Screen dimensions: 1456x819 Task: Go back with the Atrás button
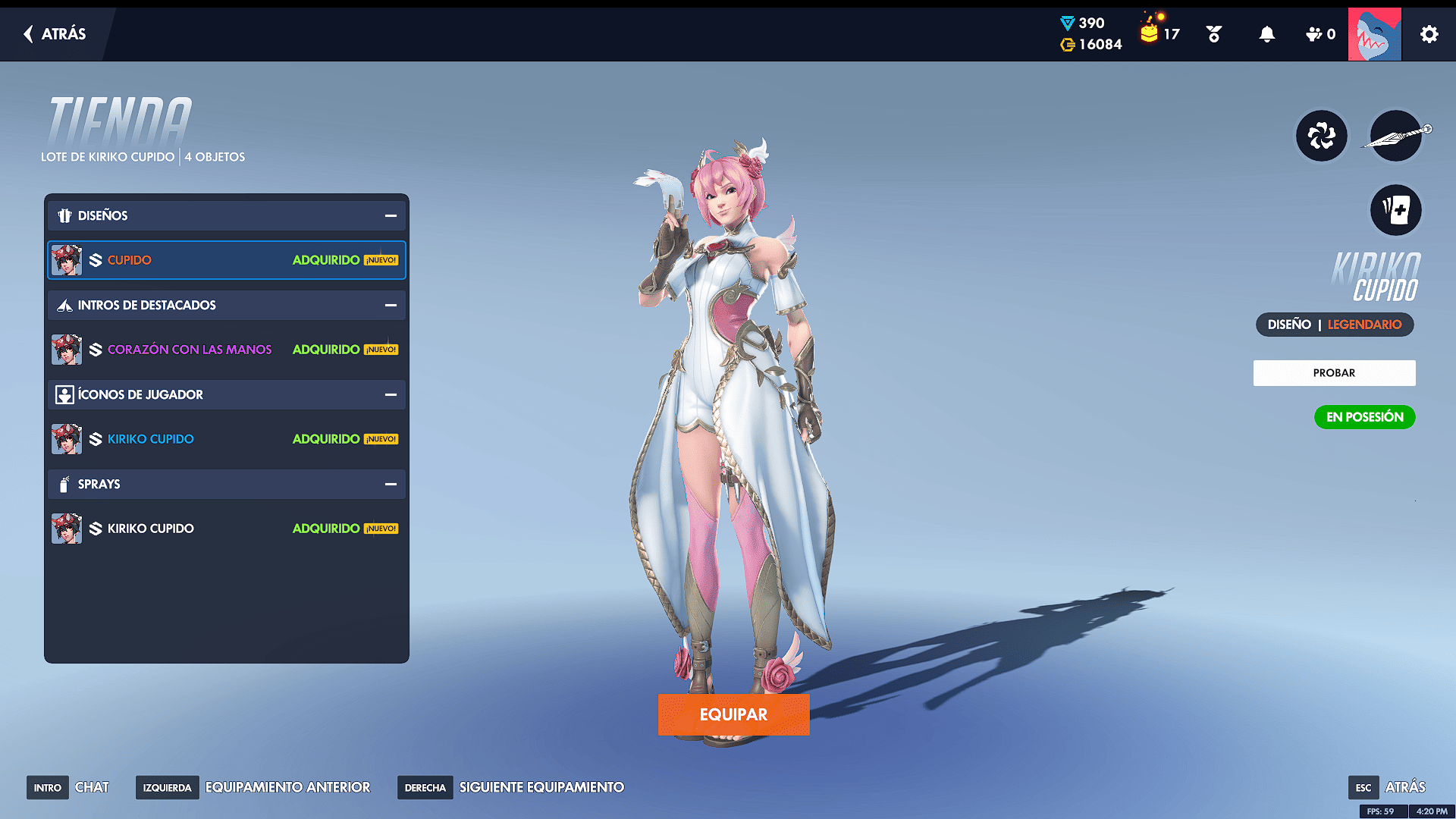pos(55,34)
